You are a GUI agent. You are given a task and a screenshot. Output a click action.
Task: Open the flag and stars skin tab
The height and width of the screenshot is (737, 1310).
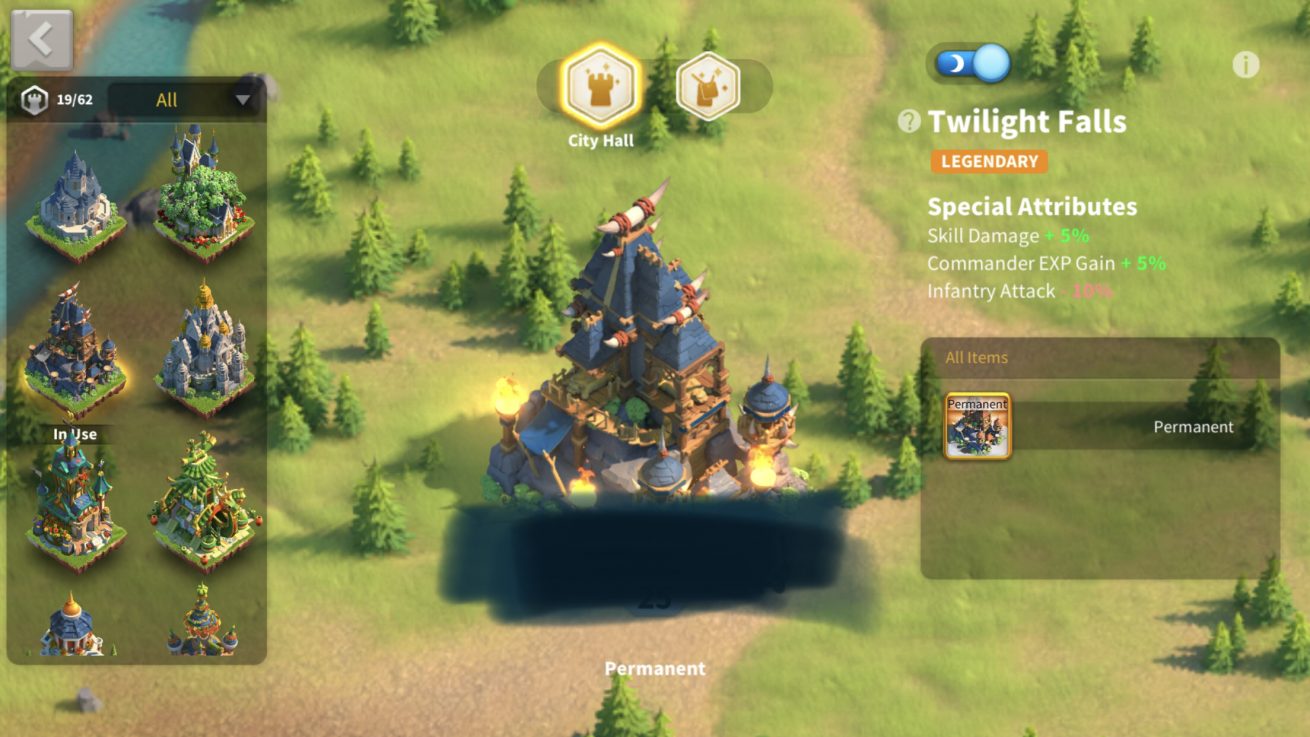click(x=708, y=87)
